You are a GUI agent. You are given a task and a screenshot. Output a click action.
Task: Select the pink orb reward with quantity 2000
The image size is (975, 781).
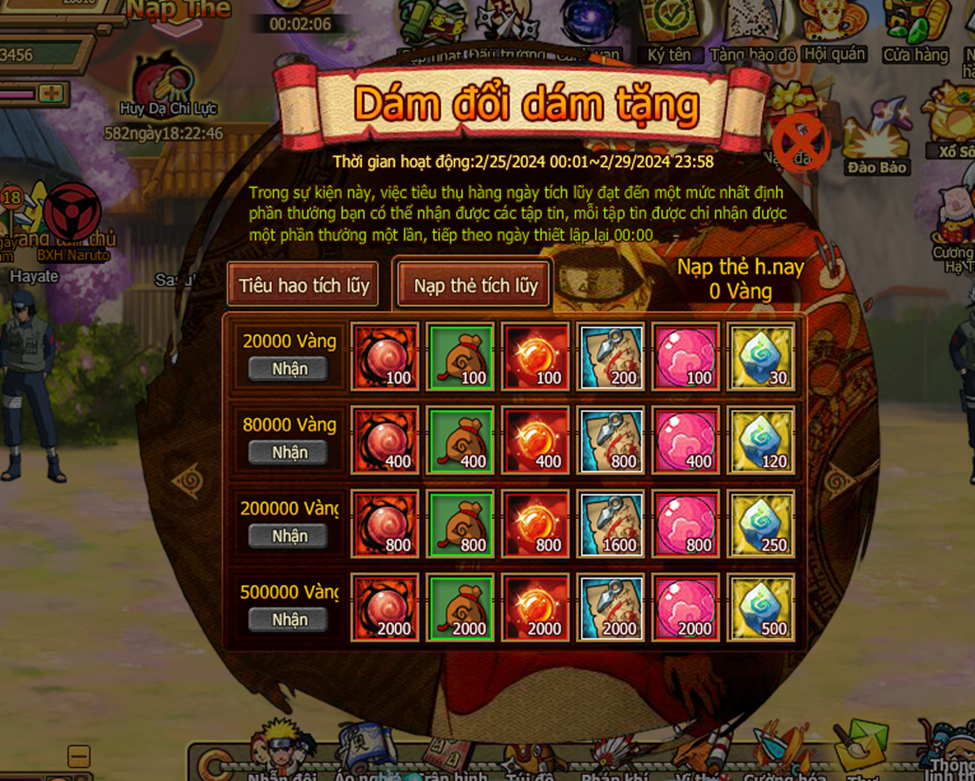coord(686,607)
